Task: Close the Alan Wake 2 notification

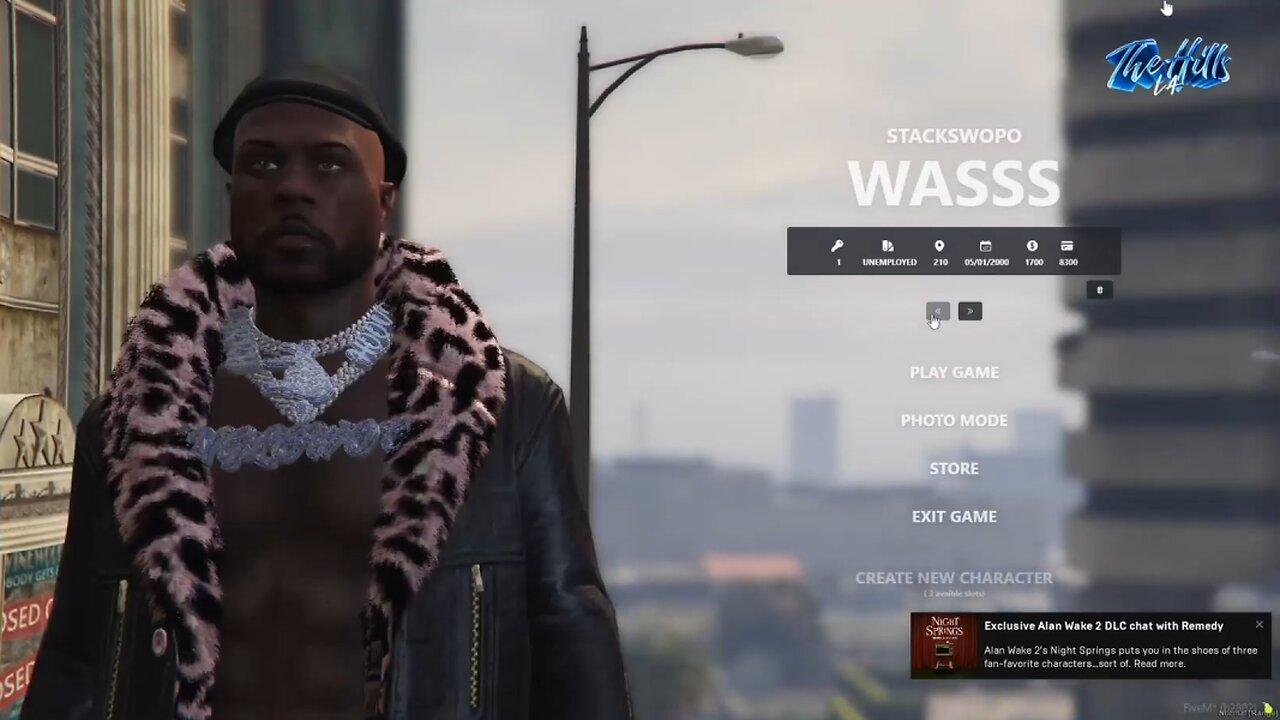Action: point(1259,624)
